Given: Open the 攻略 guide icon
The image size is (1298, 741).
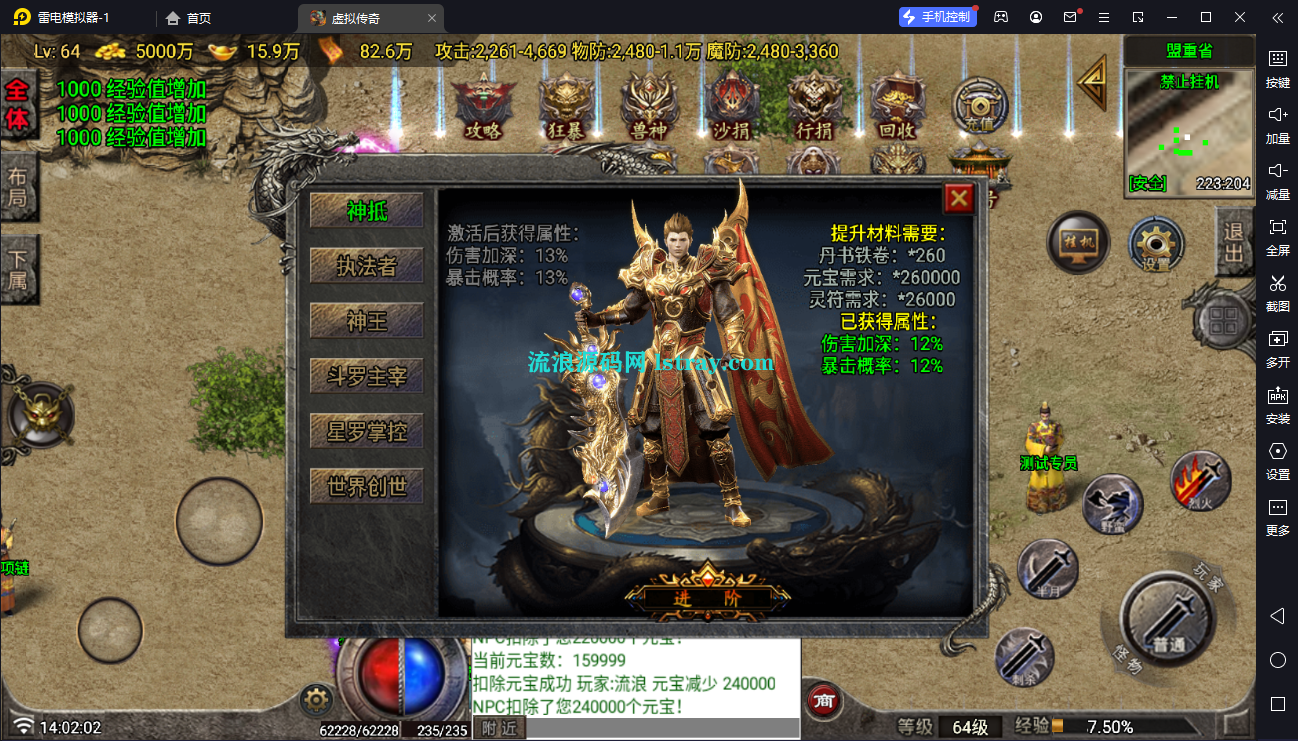Looking at the screenshot, I should point(483,106).
